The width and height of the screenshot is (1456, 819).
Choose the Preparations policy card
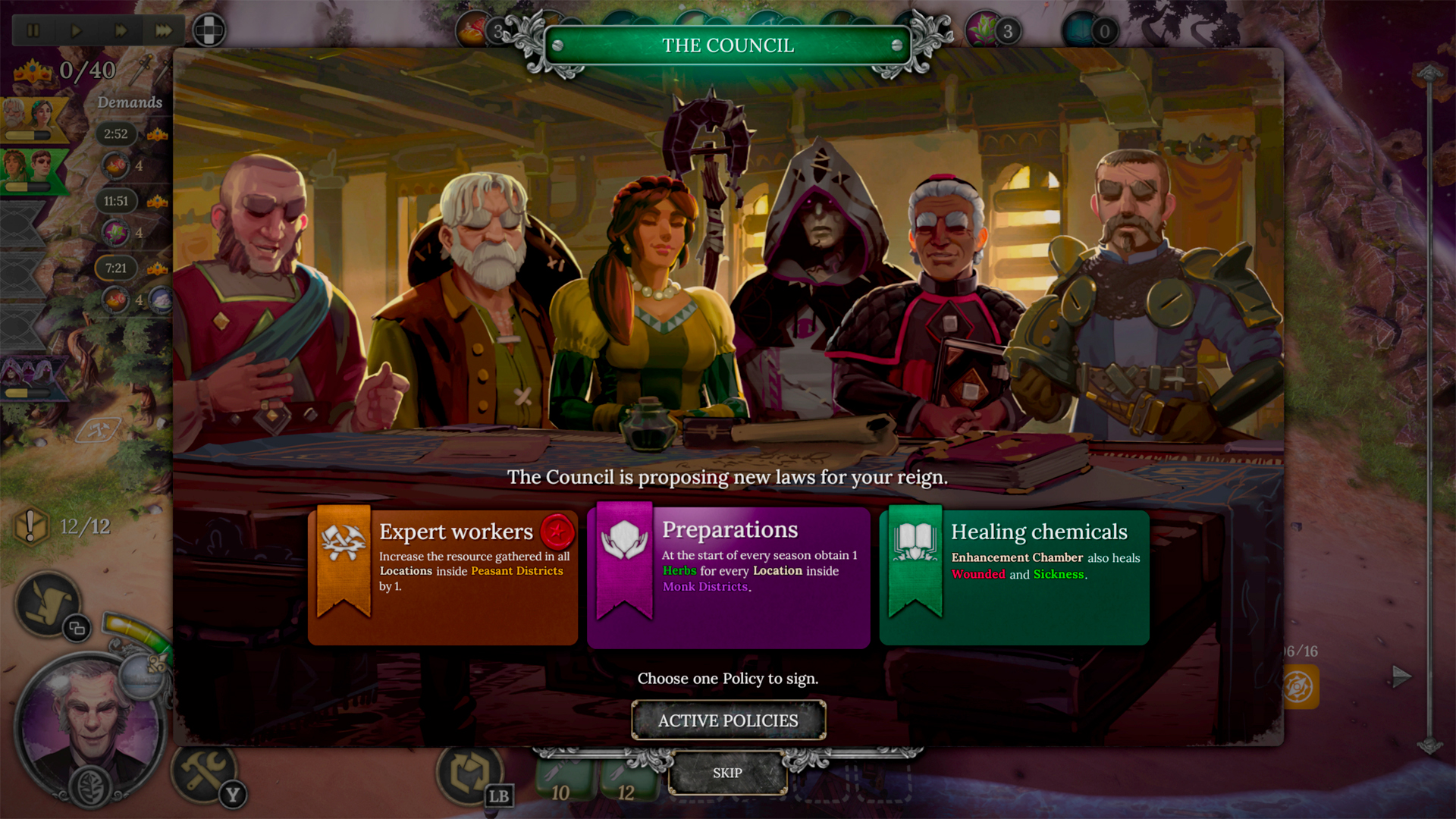tap(728, 578)
